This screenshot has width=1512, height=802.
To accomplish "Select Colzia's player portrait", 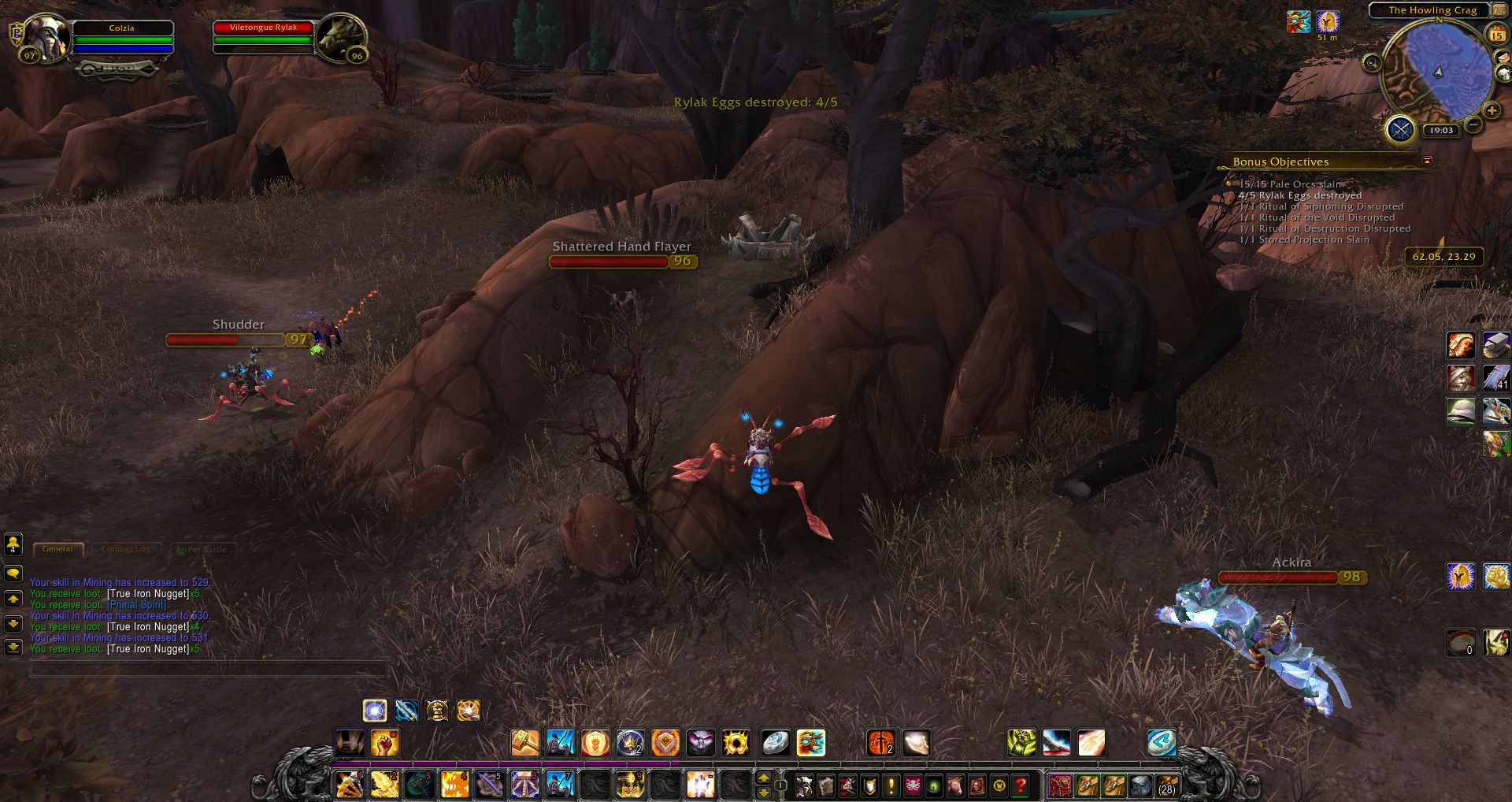I will [45, 39].
